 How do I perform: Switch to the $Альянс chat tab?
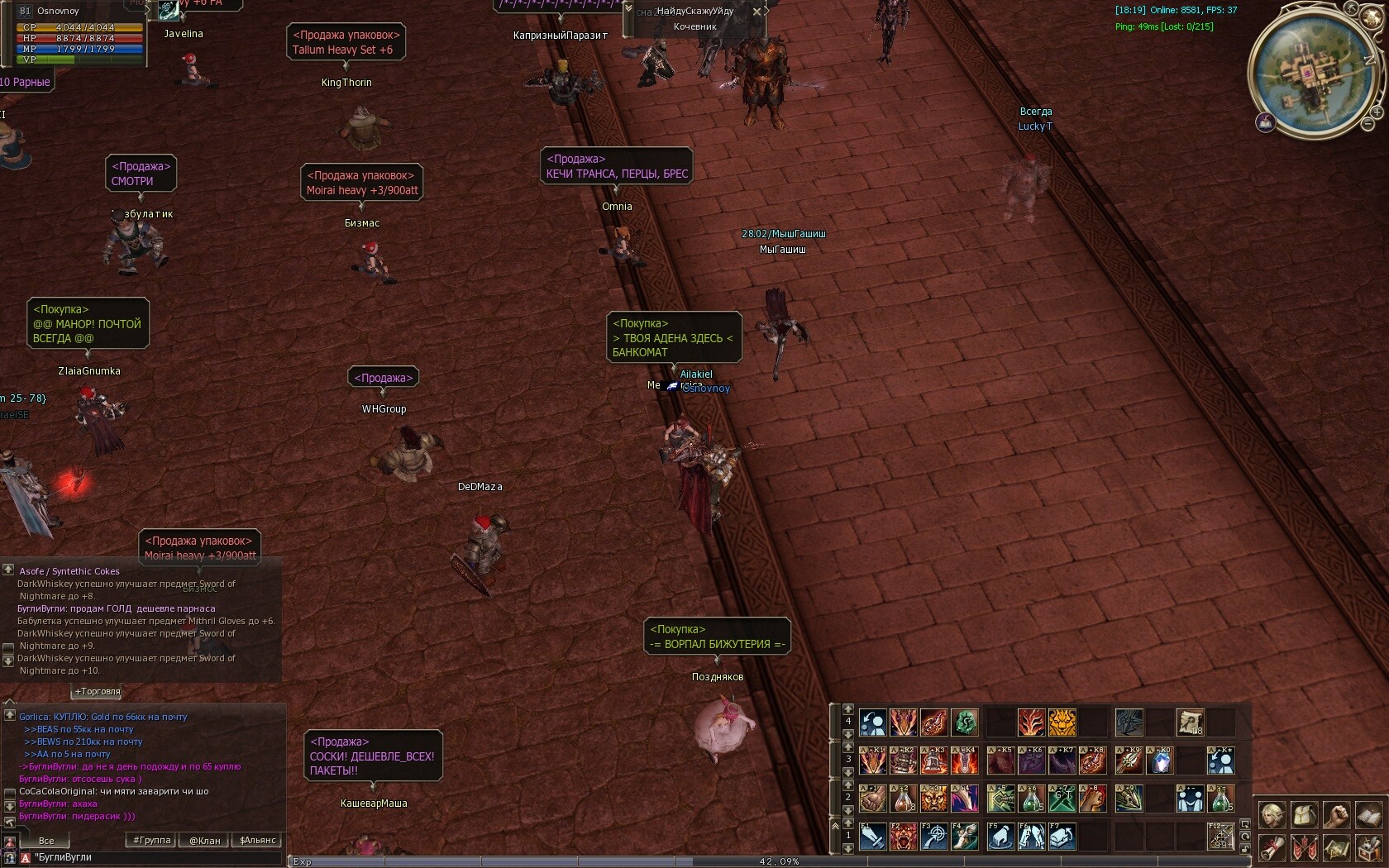click(258, 841)
